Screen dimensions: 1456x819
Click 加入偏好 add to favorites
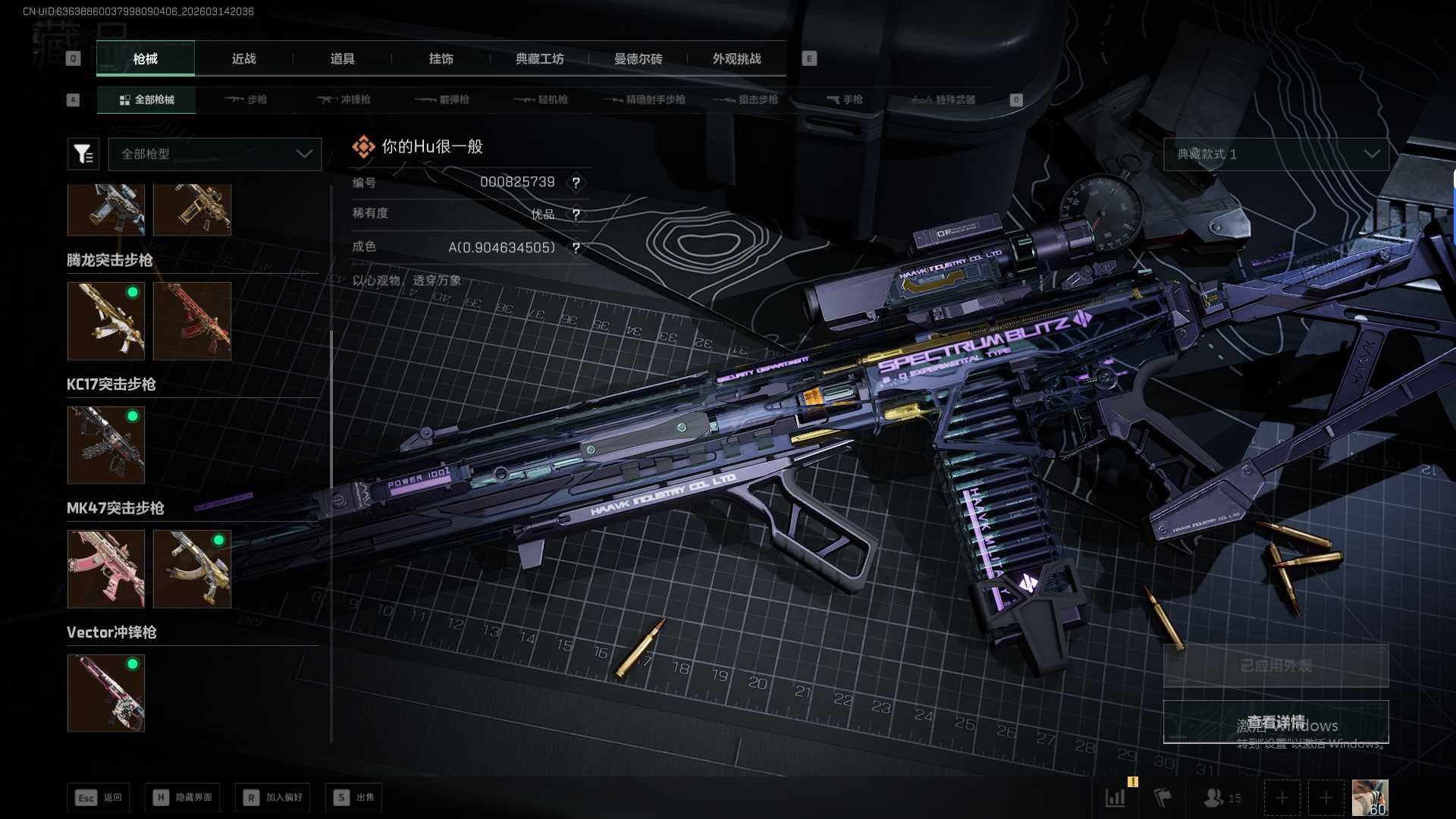273,797
